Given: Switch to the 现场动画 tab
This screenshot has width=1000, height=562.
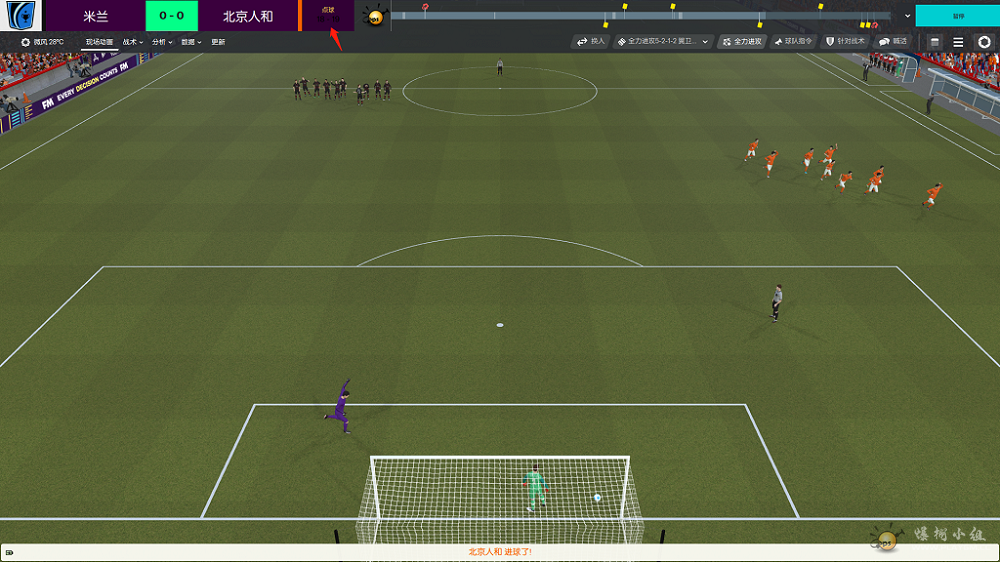Looking at the screenshot, I should point(100,42).
